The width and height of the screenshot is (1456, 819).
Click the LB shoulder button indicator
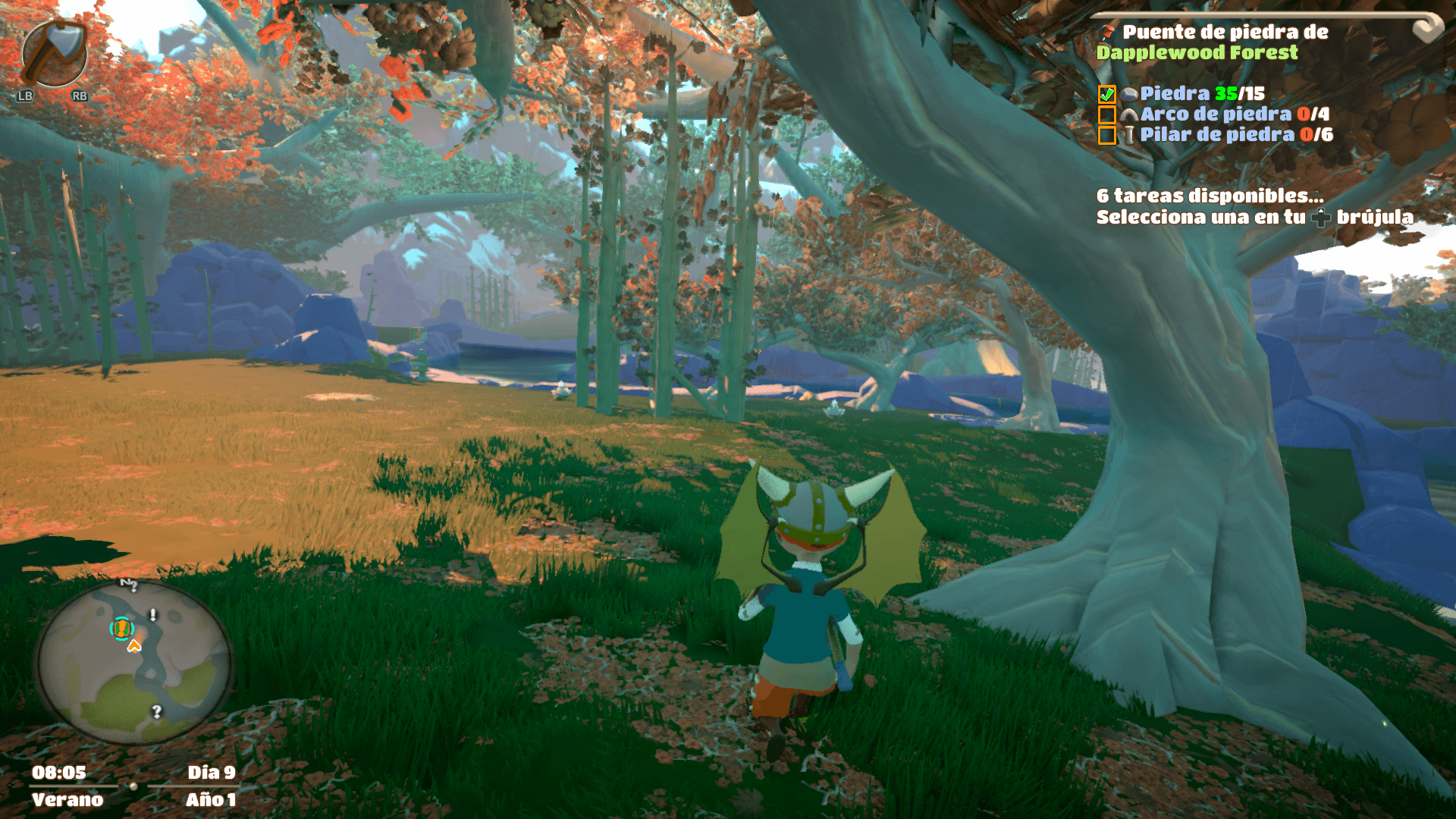pyautogui.click(x=24, y=96)
